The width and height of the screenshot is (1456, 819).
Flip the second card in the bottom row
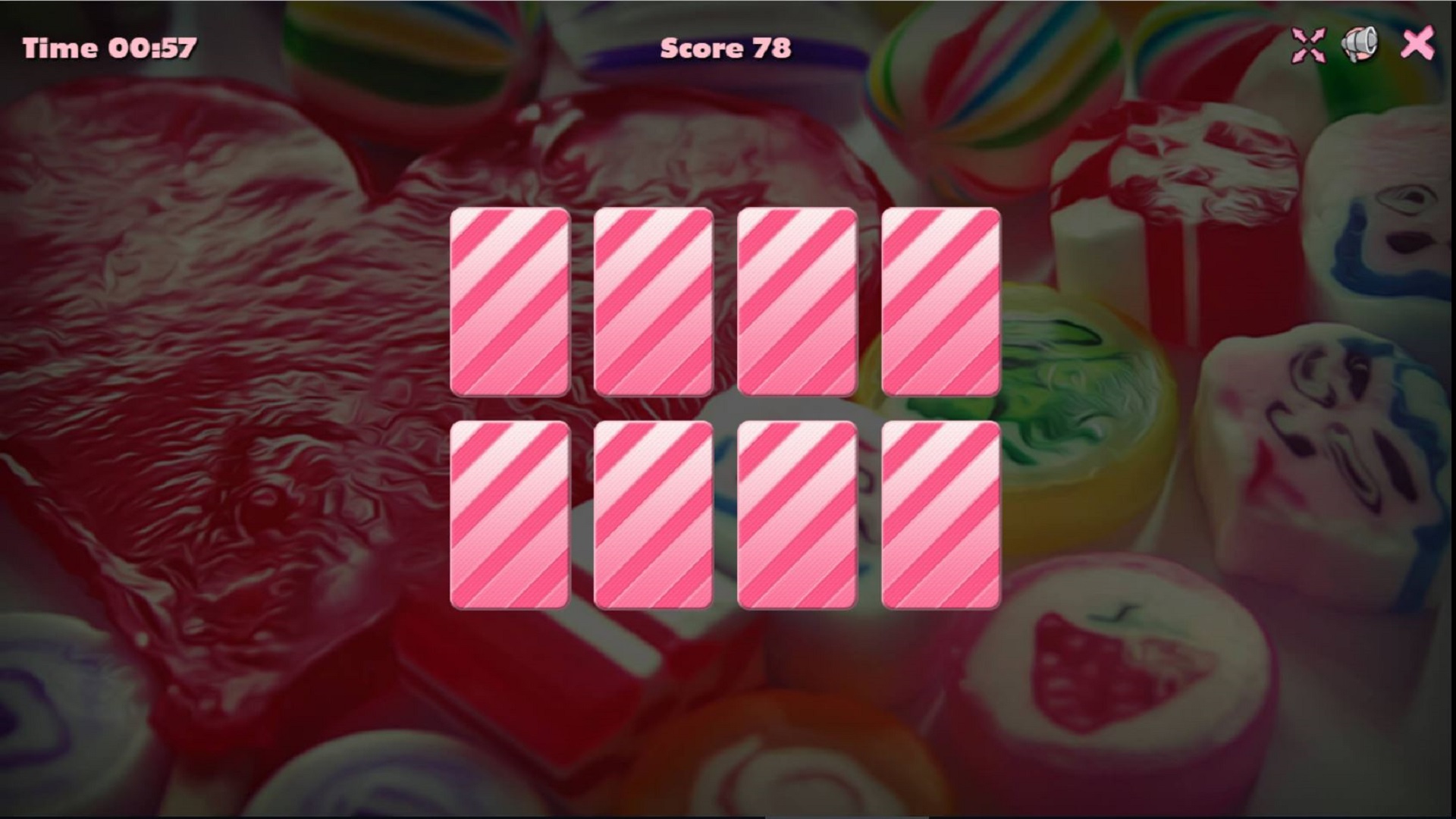[x=652, y=516]
